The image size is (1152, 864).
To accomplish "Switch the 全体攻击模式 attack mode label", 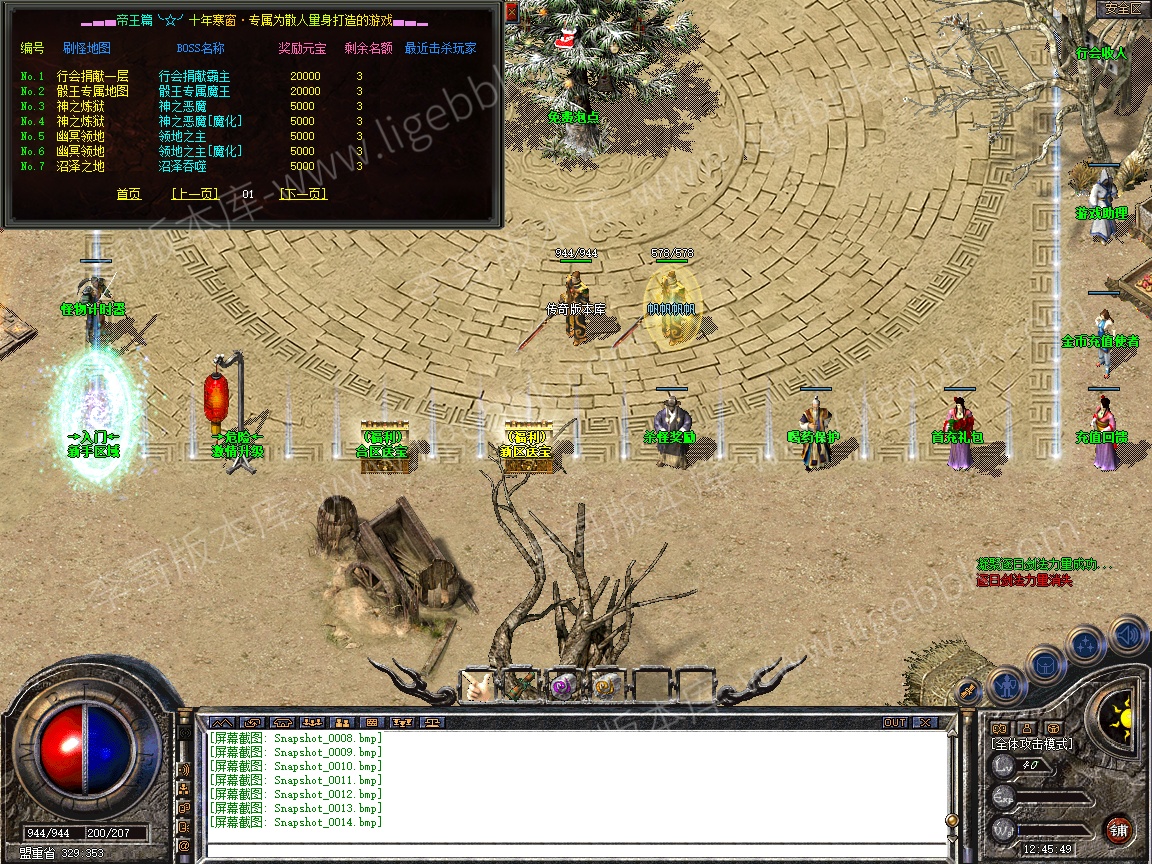I will 1031,744.
